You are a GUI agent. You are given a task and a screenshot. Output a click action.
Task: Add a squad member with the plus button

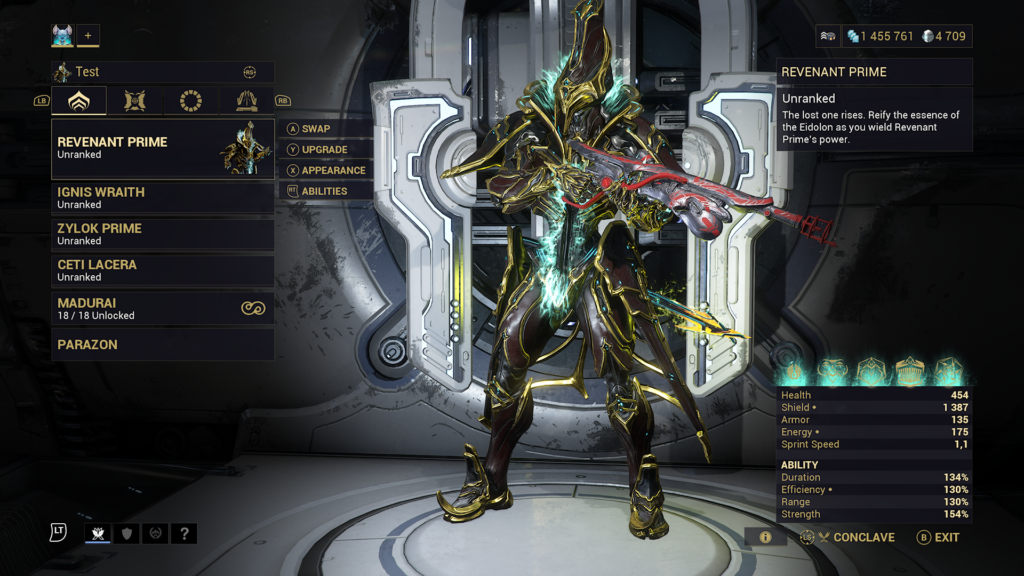88,36
